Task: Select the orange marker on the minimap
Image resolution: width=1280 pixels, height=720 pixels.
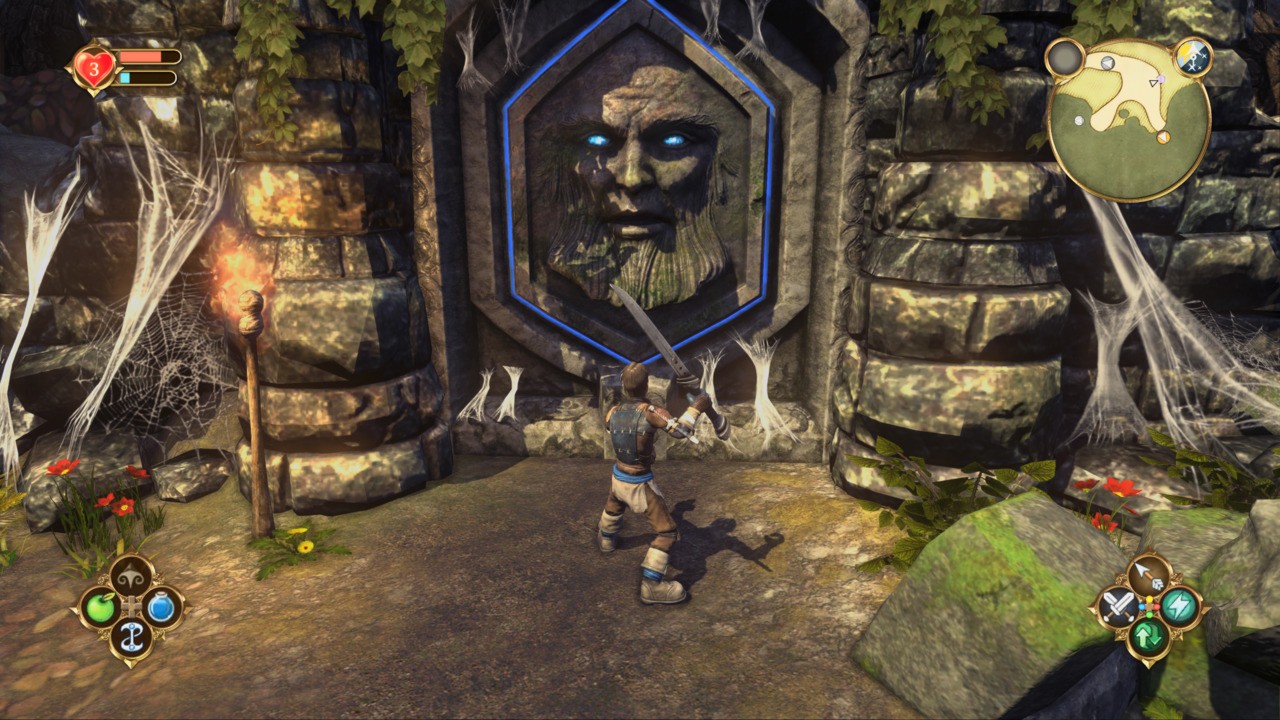Action: [1164, 138]
